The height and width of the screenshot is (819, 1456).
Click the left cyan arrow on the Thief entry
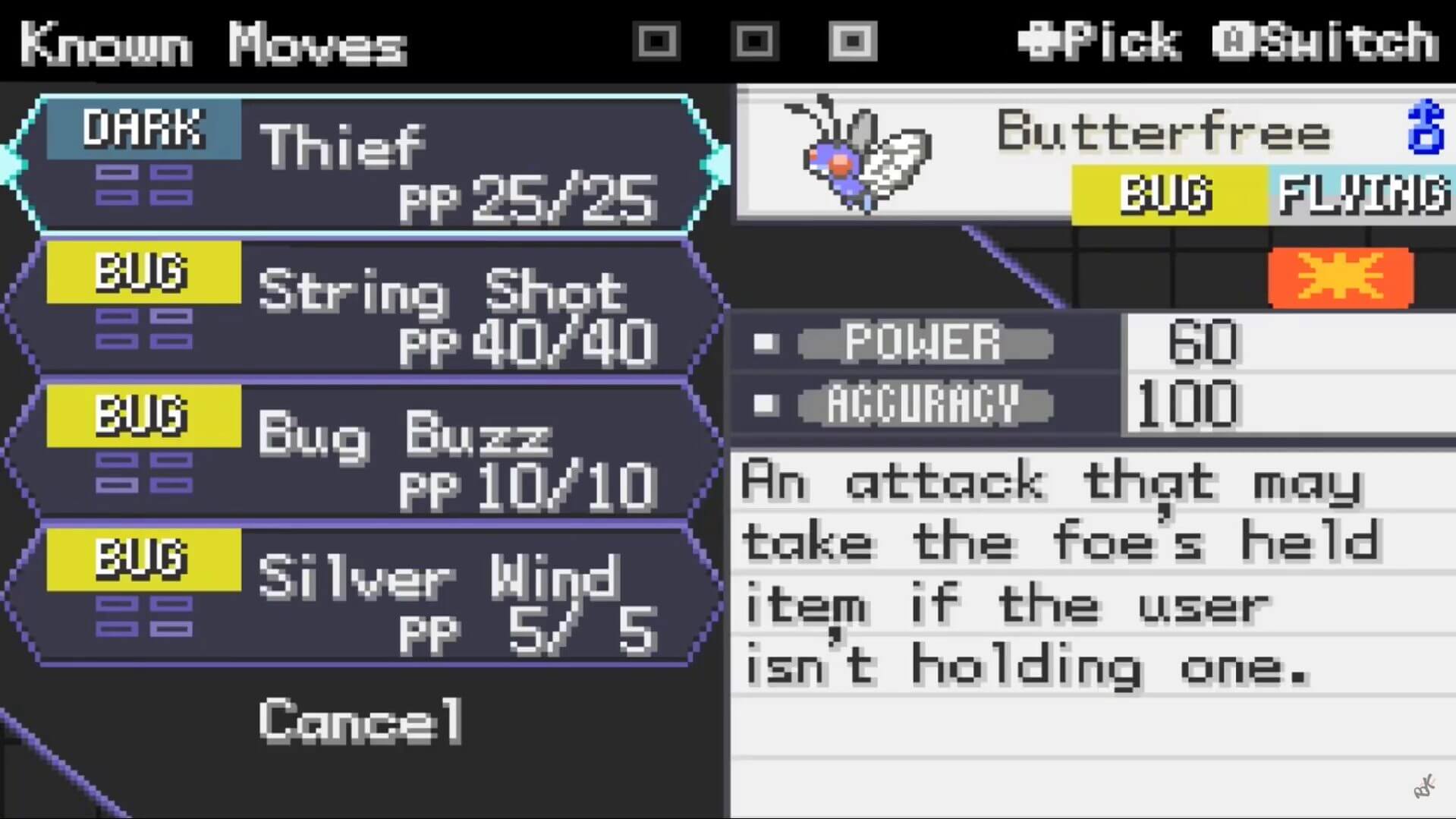(8, 162)
